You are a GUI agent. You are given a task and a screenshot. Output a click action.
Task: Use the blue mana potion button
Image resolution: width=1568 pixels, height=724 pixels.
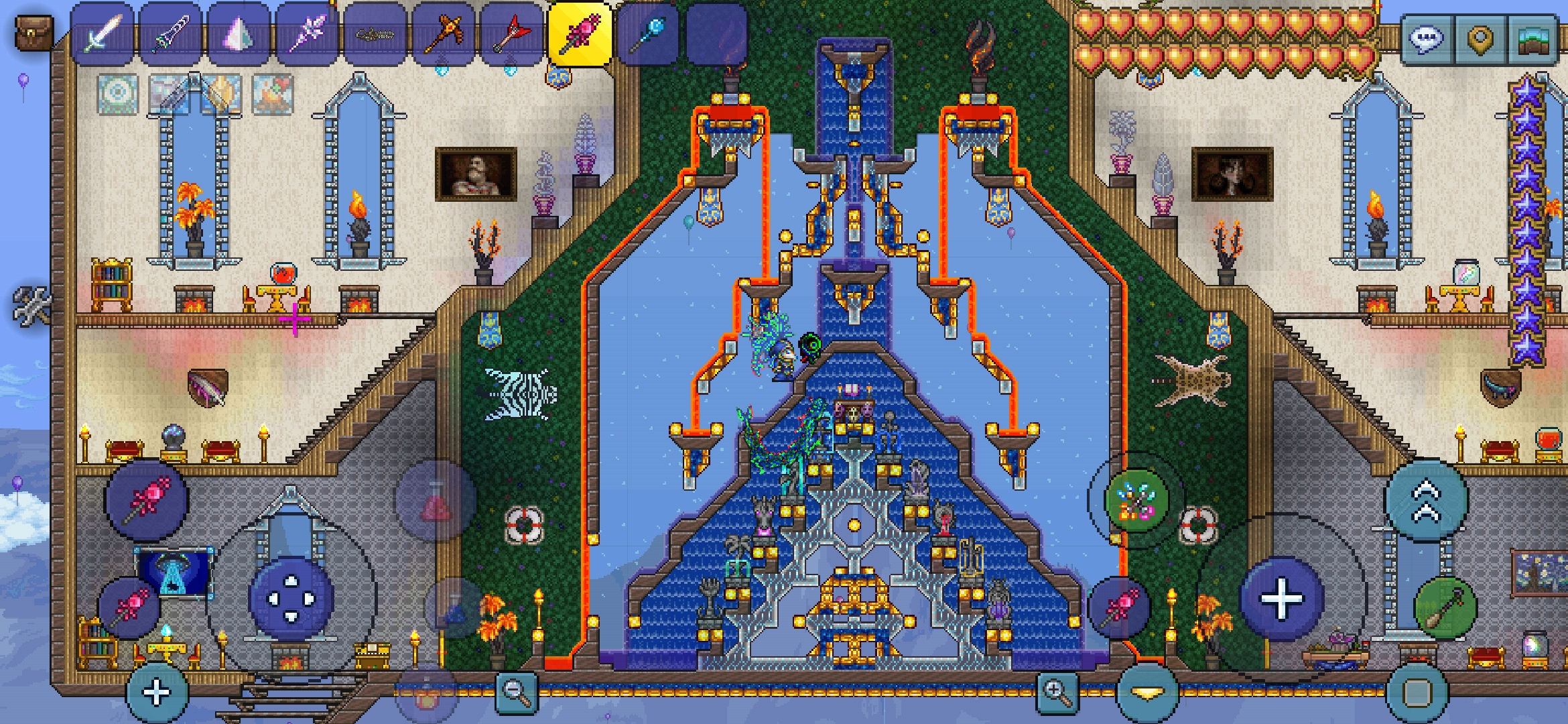[x=456, y=608]
